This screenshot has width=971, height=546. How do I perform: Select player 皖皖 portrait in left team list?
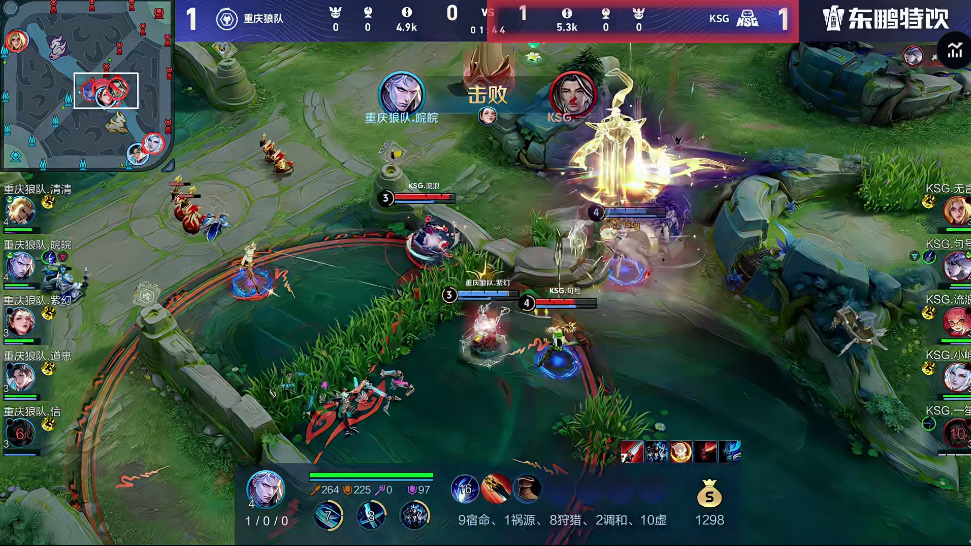pos(19,266)
